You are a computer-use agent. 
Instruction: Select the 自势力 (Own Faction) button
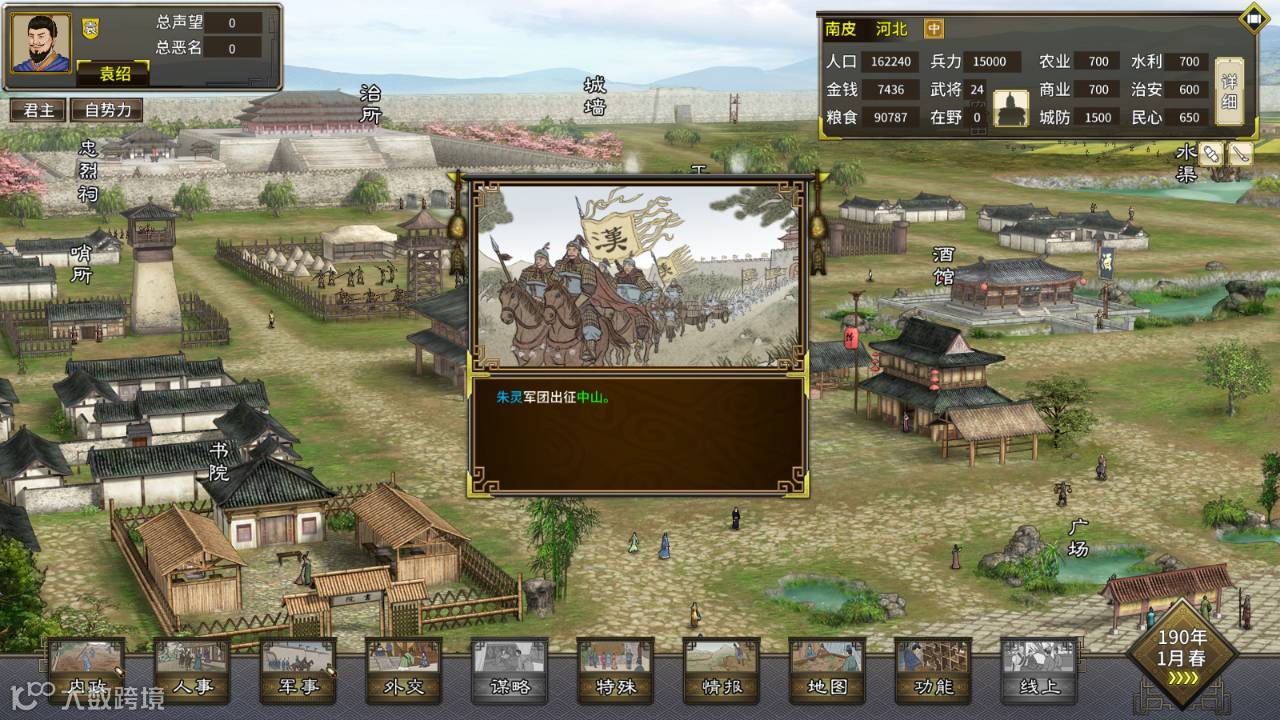(x=107, y=111)
